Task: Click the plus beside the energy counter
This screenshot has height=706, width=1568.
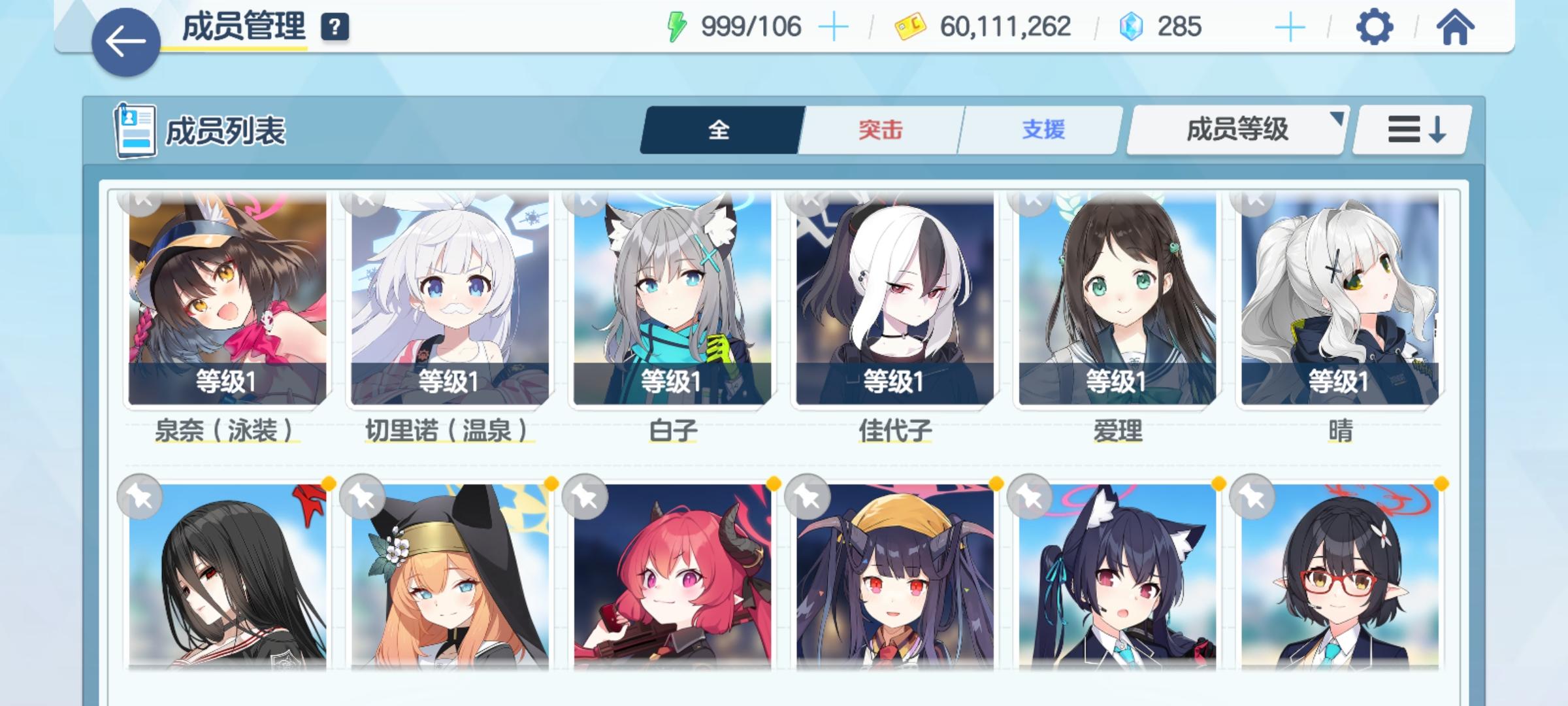Action: pyautogui.click(x=834, y=27)
